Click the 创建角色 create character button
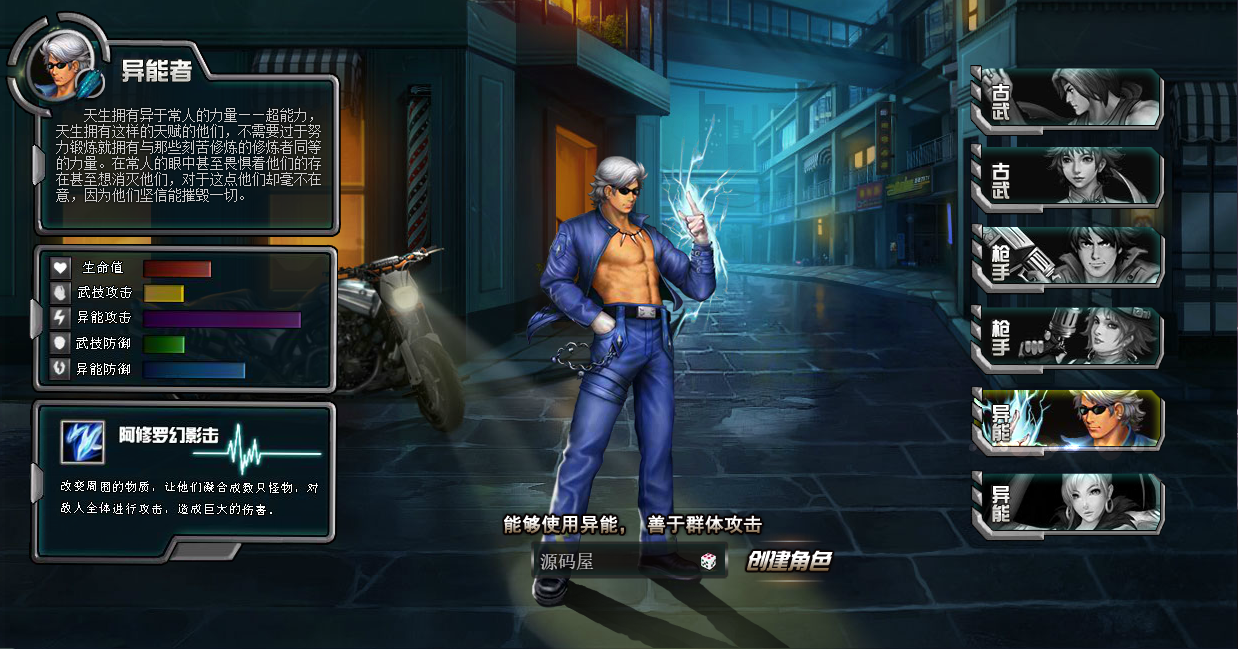The image size is (1238, 649). click(x=789, y=561)
